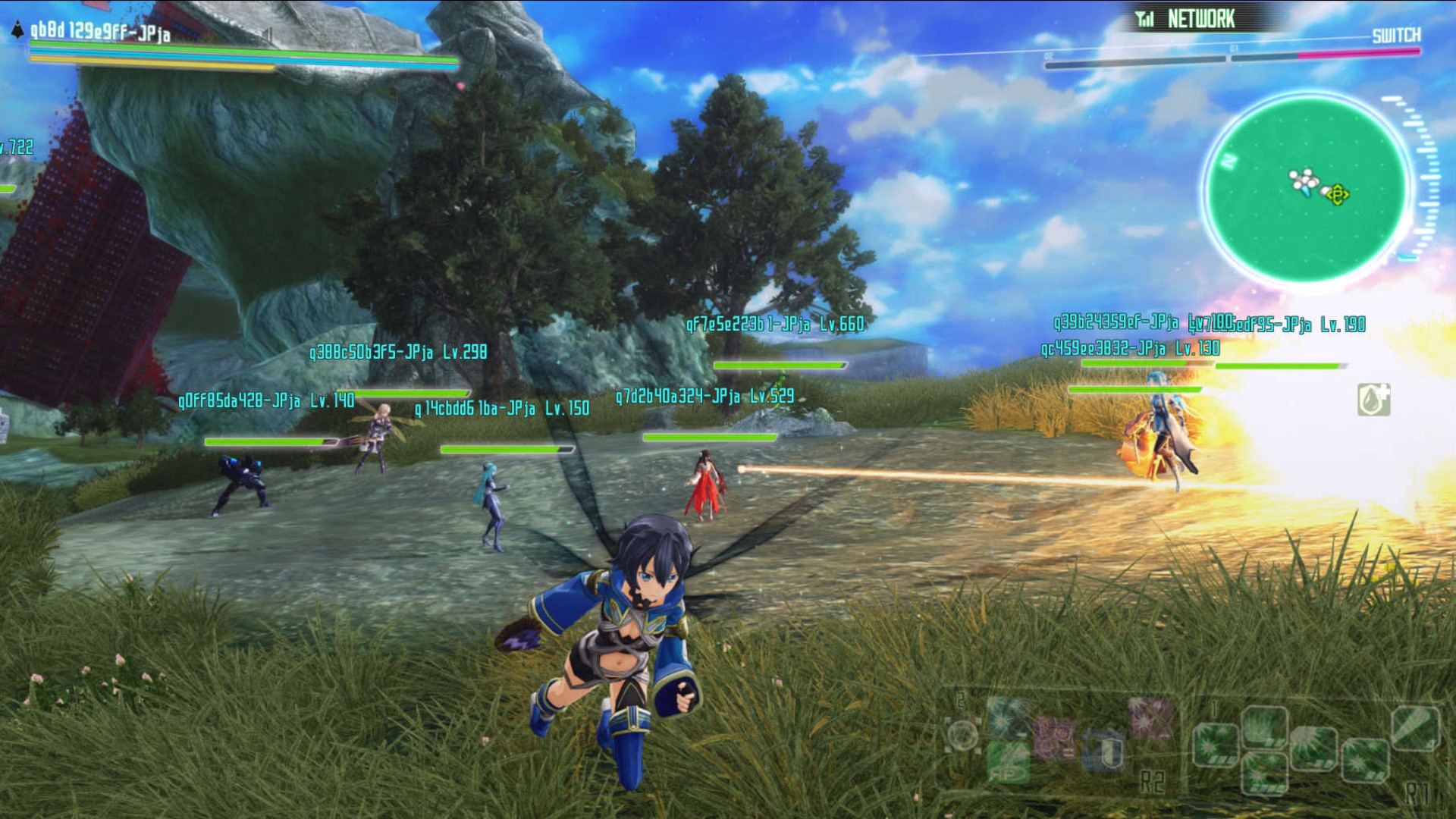Activate the blue starburst skill icon
Viewport: 1456px width, 819px height.
[x=1008, y=717]
